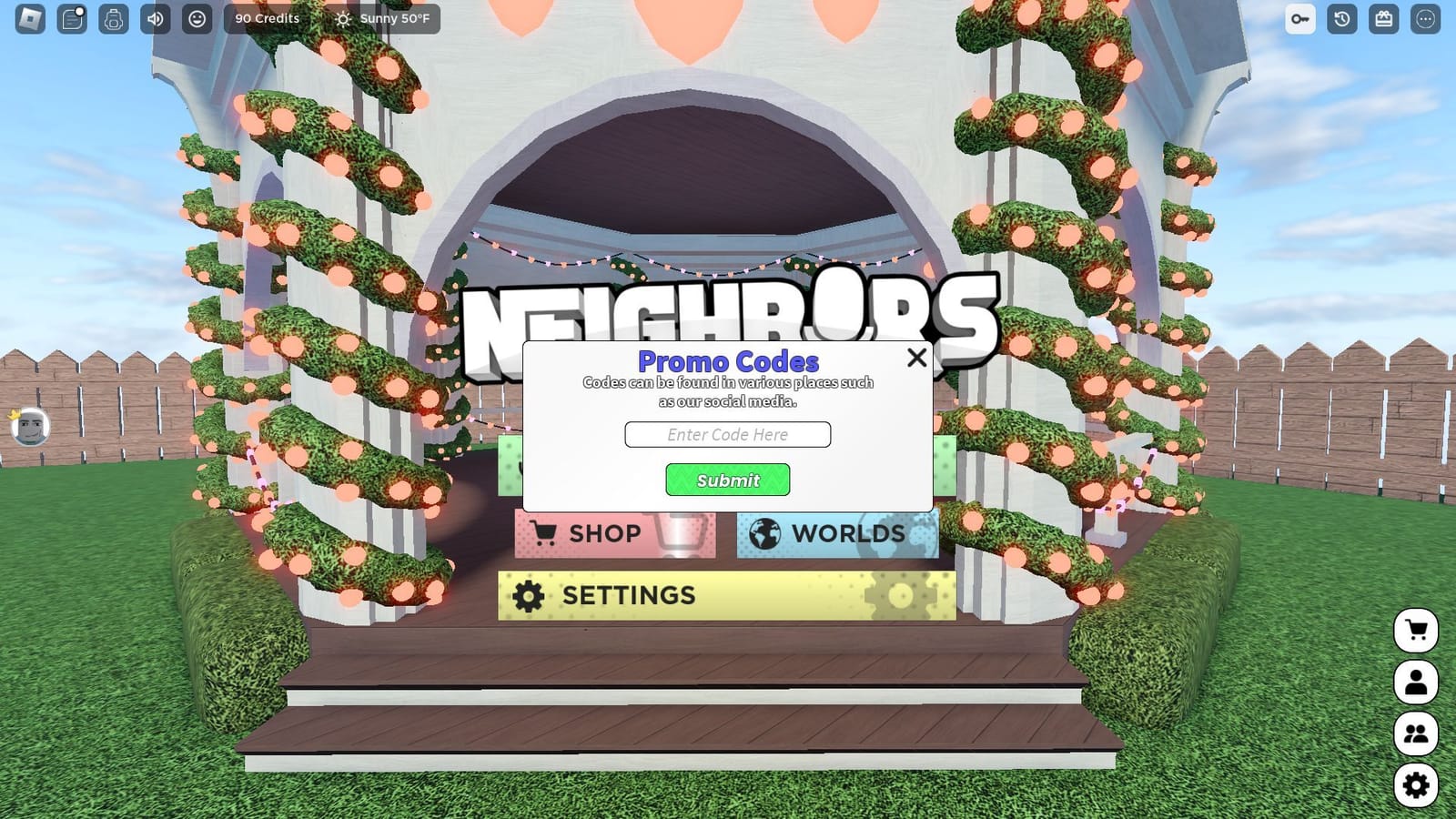Submit the entered promo code
Image resolution: width=1456 pixels, height=819 pixels.
[x=727, y=480]
